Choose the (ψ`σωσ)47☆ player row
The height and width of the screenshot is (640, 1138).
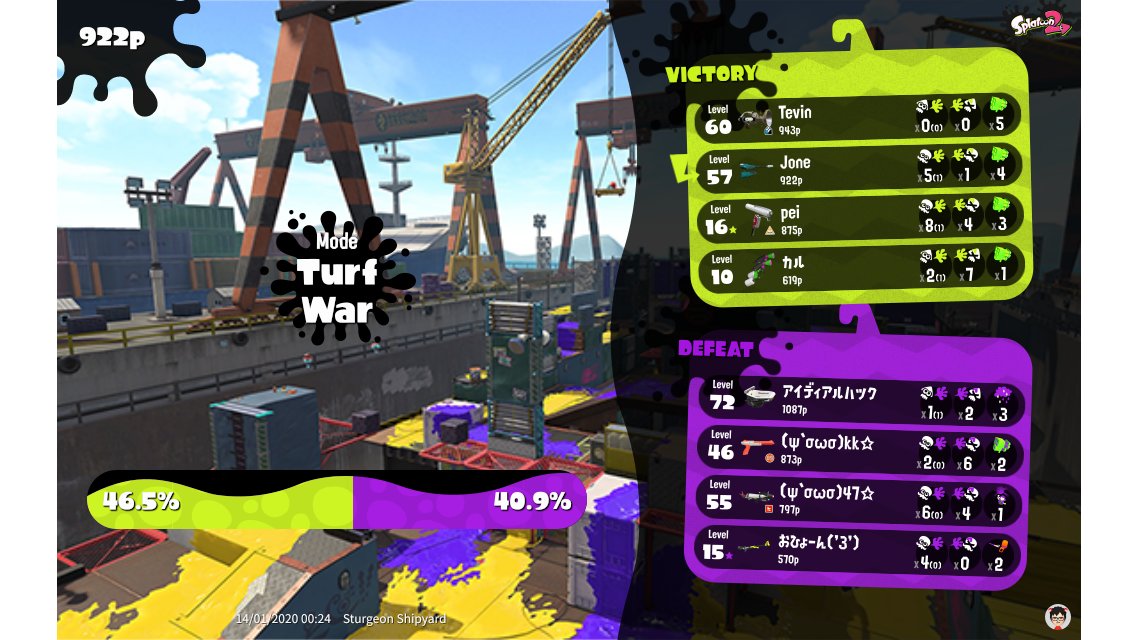862,498
